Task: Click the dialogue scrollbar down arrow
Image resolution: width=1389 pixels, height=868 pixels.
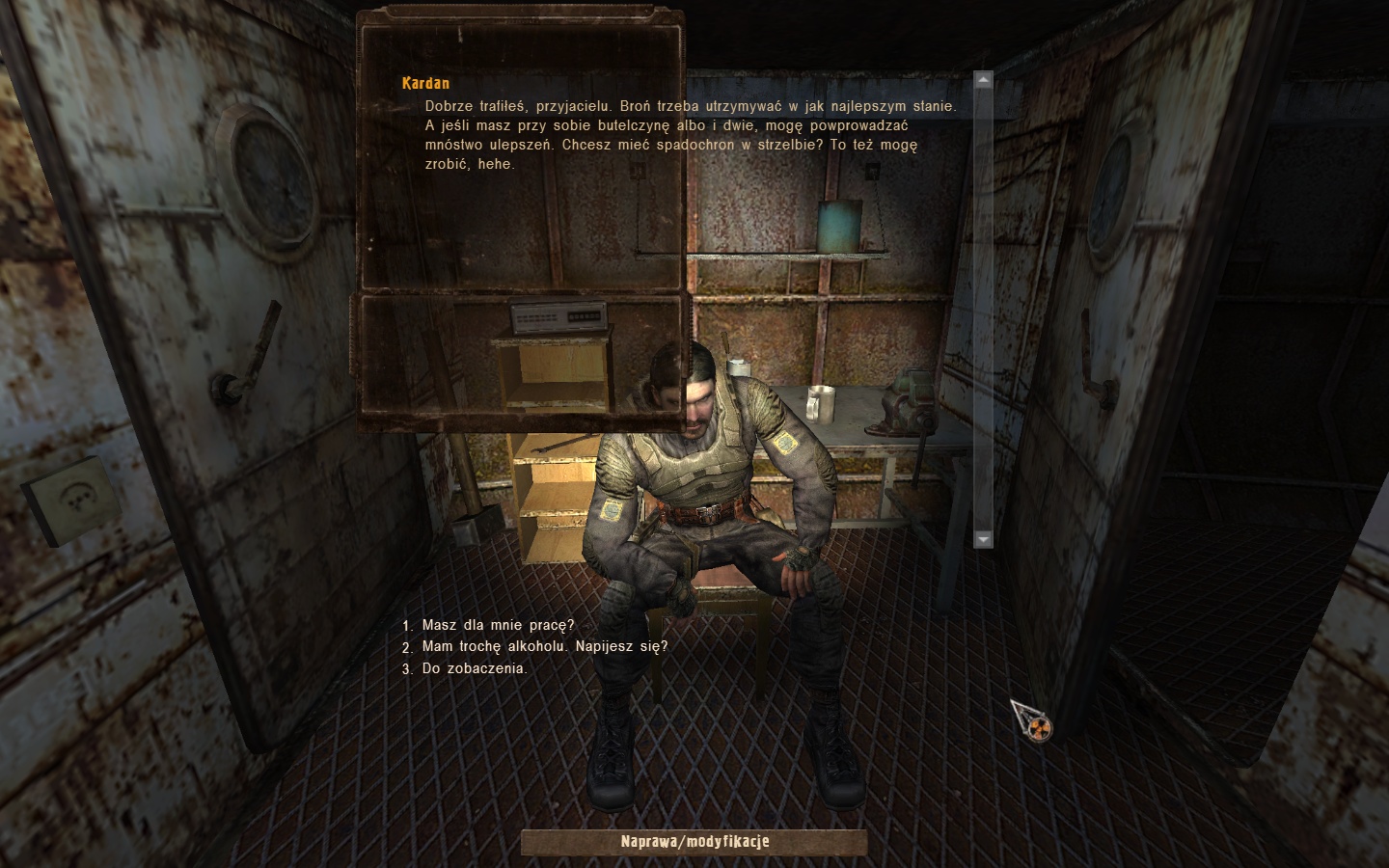Action: (983, 539)
